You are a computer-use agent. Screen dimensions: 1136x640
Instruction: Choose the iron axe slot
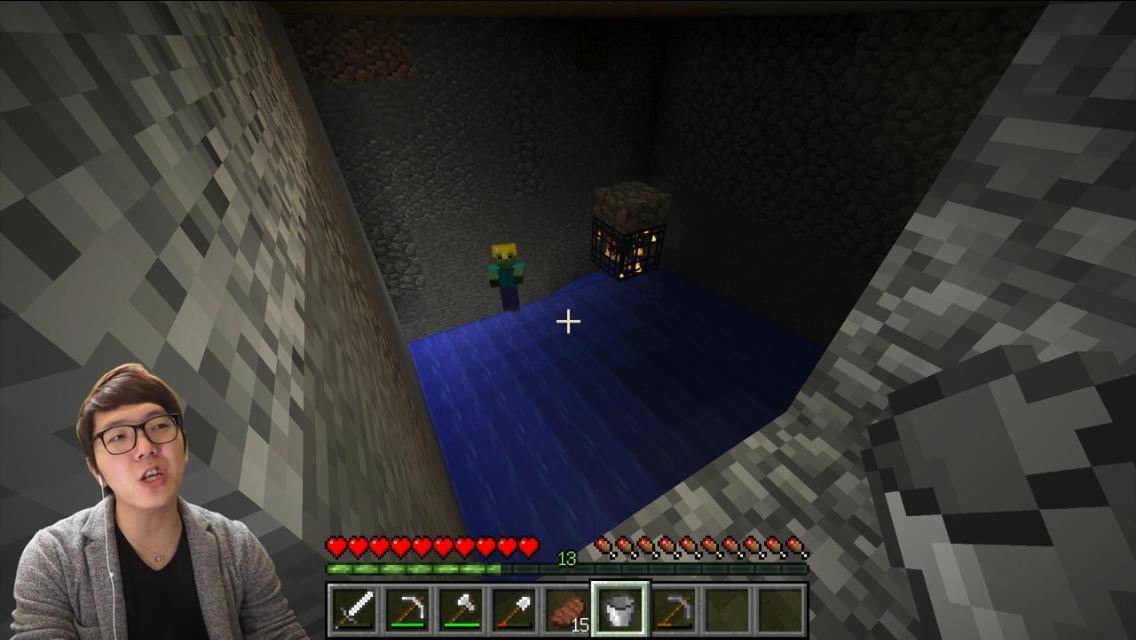tap(460, 609)
